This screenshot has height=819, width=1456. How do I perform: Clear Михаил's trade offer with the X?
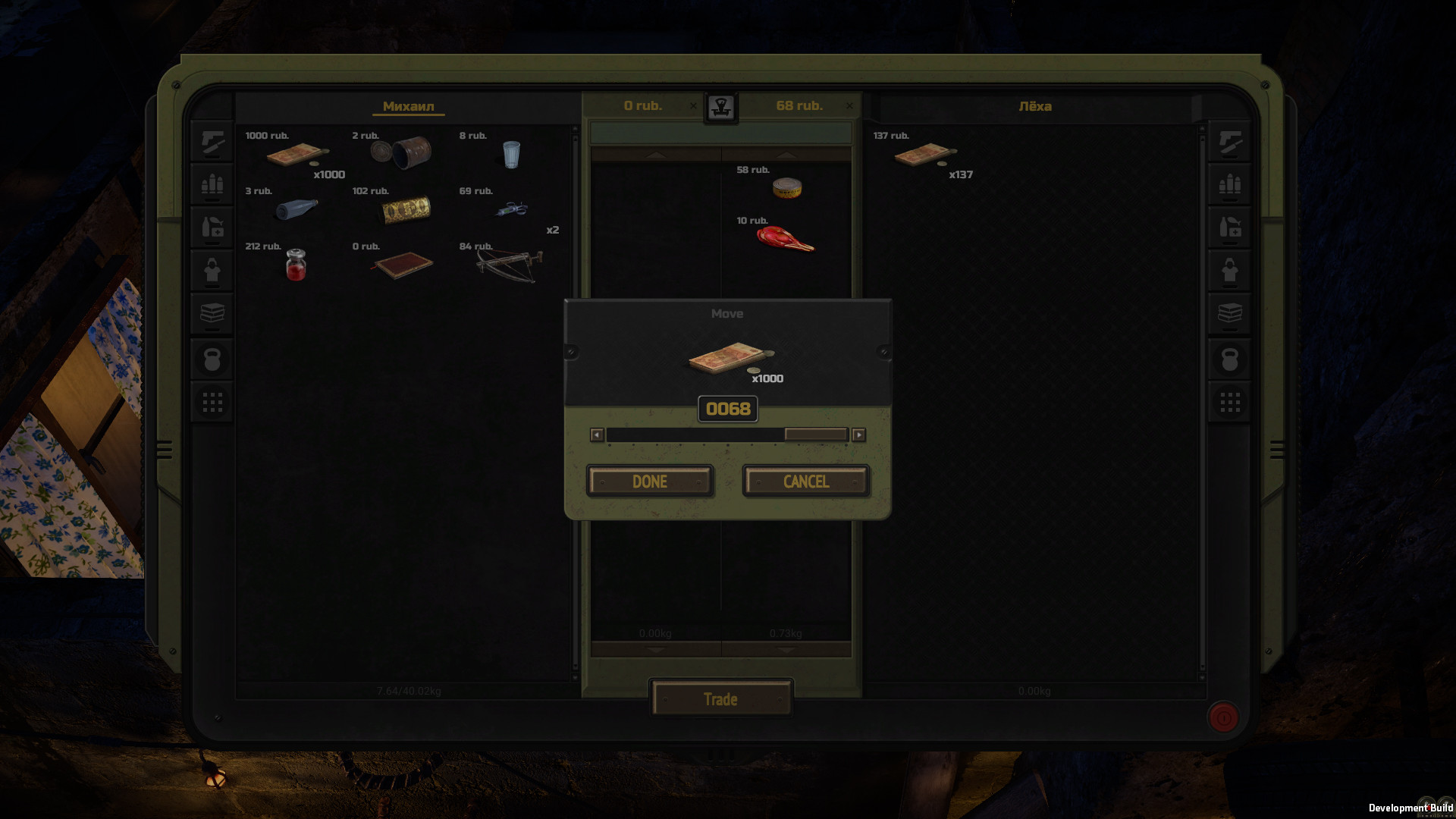pos(693,106)
